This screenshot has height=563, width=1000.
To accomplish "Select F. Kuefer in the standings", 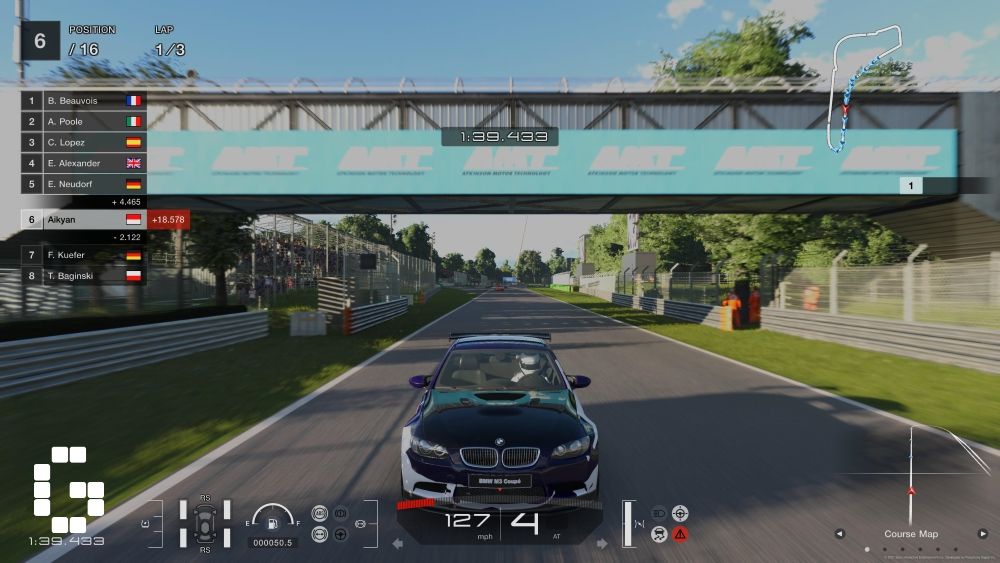I will pyautogui.click(x=84, y=255).
